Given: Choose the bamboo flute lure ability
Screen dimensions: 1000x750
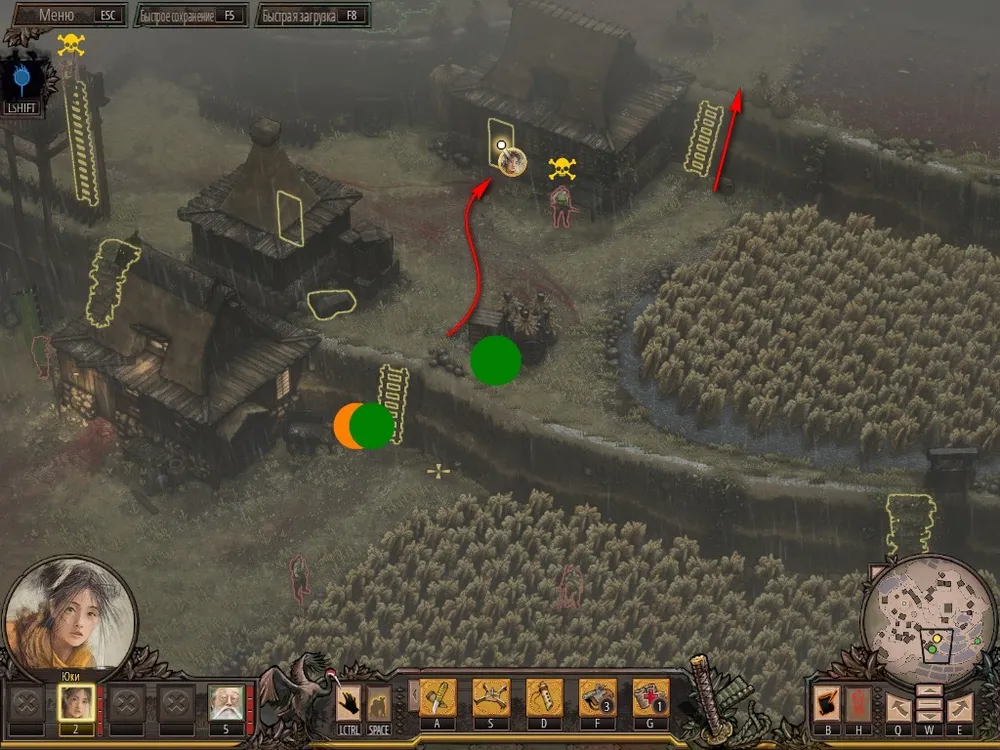Looking at the screenshot, I should click(544, 697).
